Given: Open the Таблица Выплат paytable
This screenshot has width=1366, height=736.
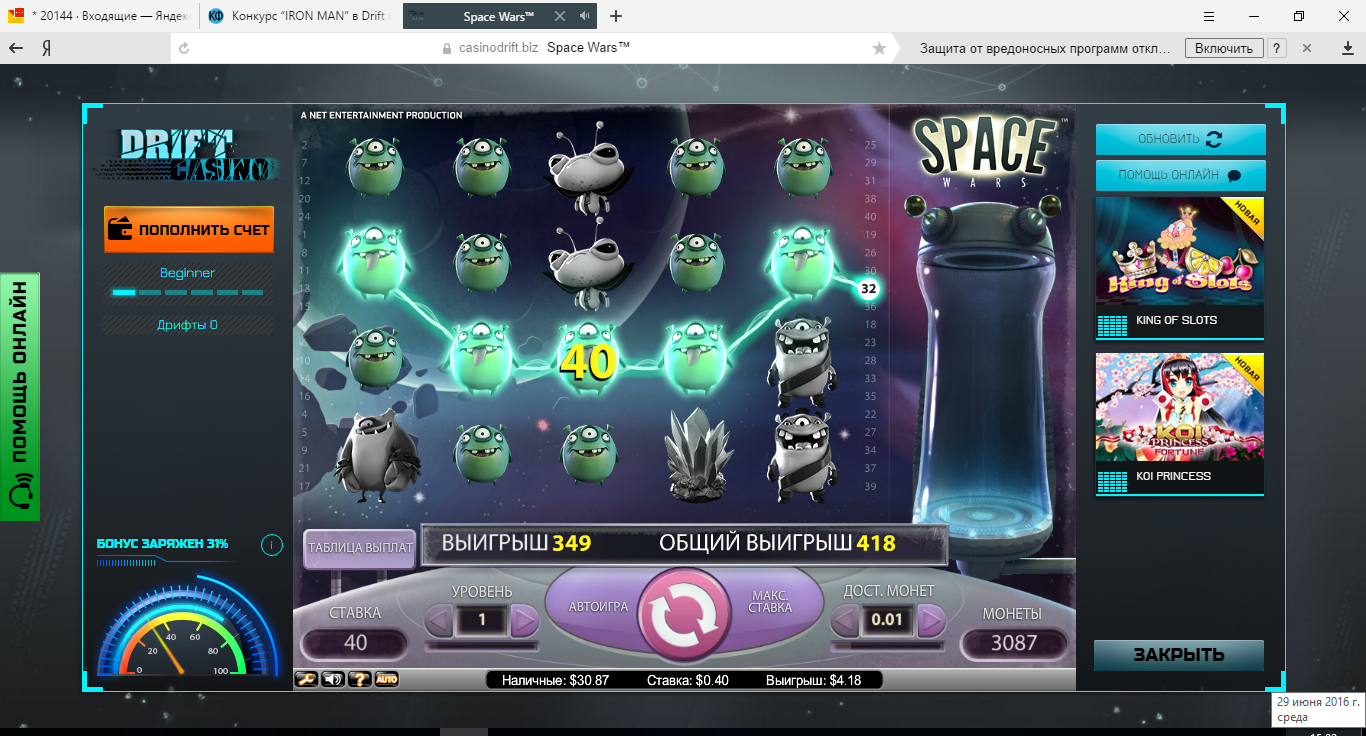Looking at the screenshot, I should [360, 548].
